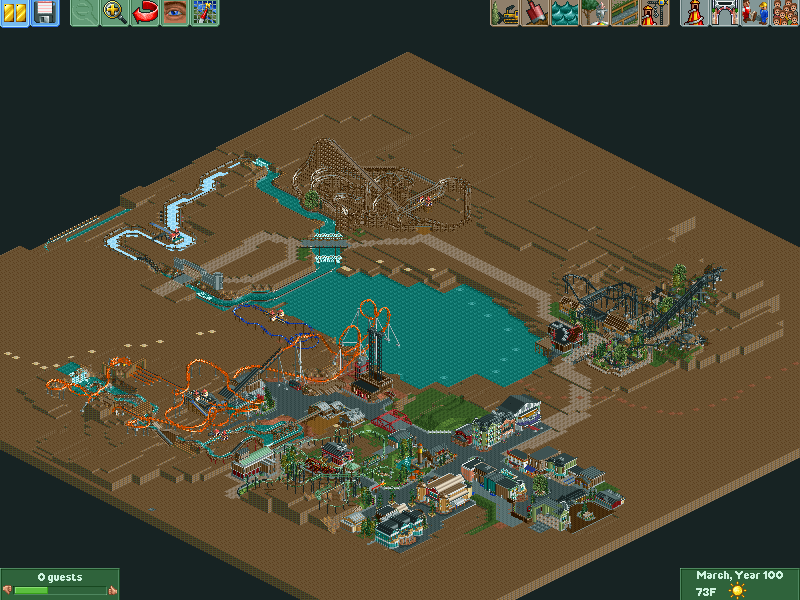The height and width of the screenshot is (600, 800).
Task: Click the March, Year 100 date panel
Action: [739, 577]
